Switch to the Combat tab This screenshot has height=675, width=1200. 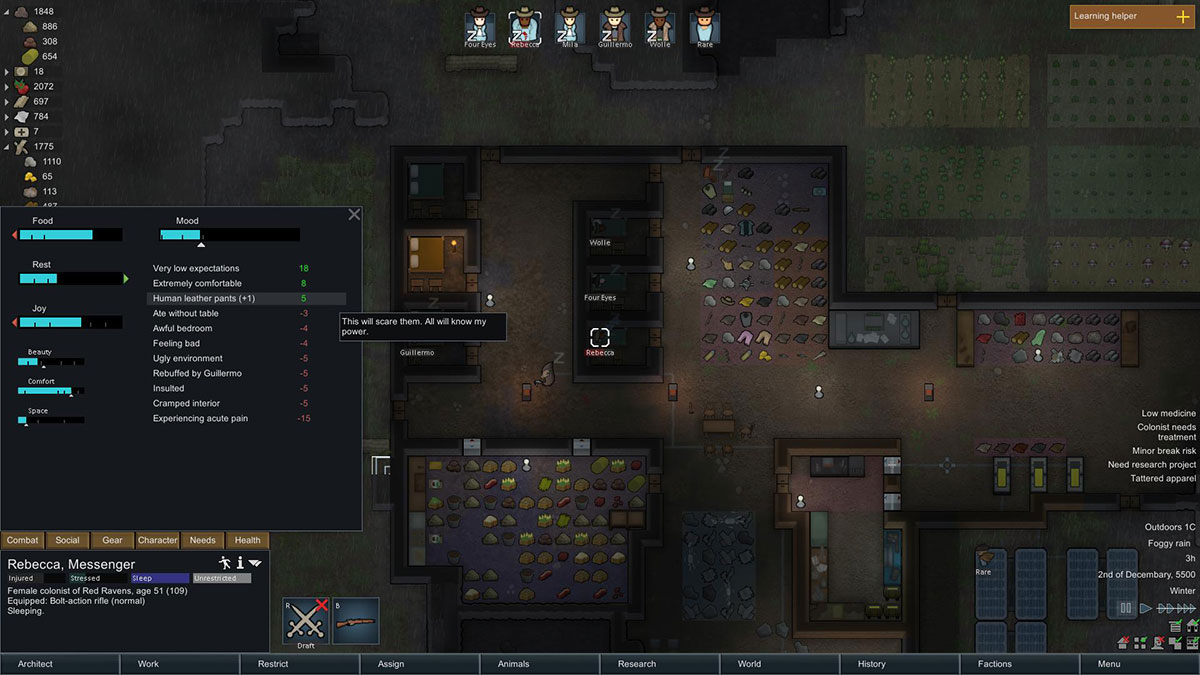coord(22,540)
